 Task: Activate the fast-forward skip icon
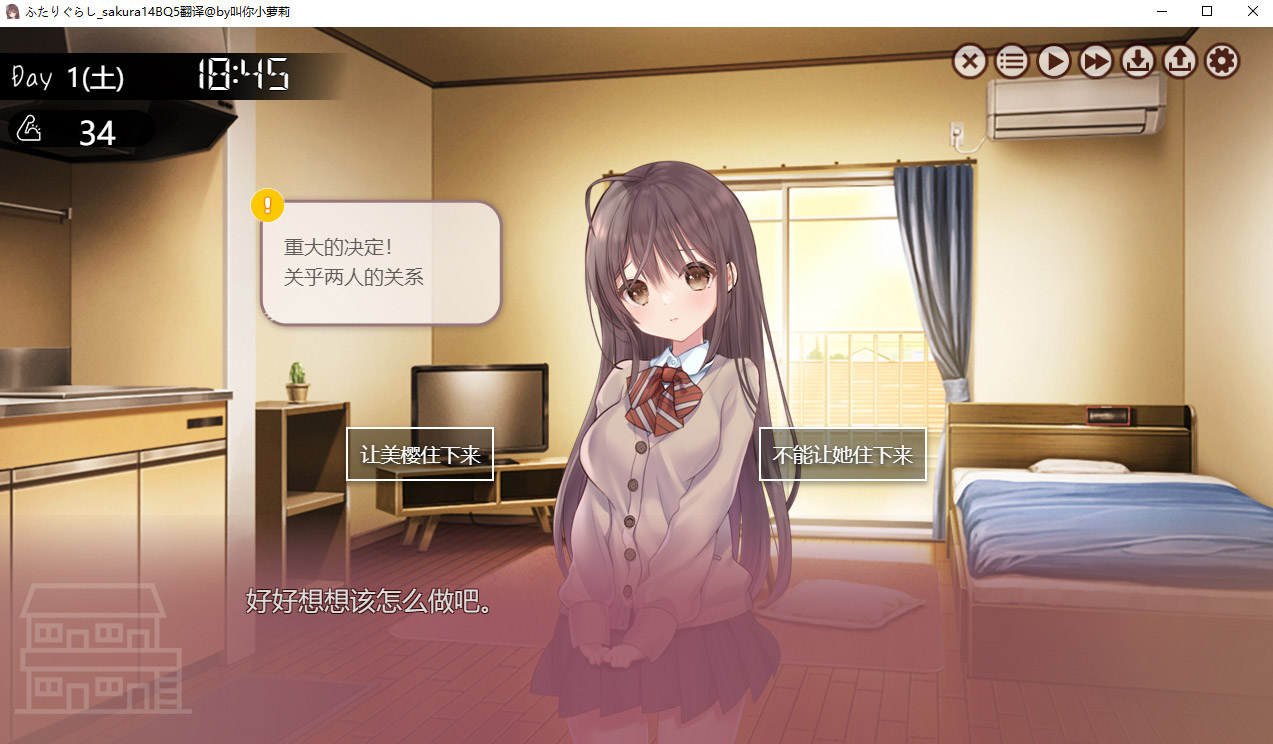coord(1096,62)
